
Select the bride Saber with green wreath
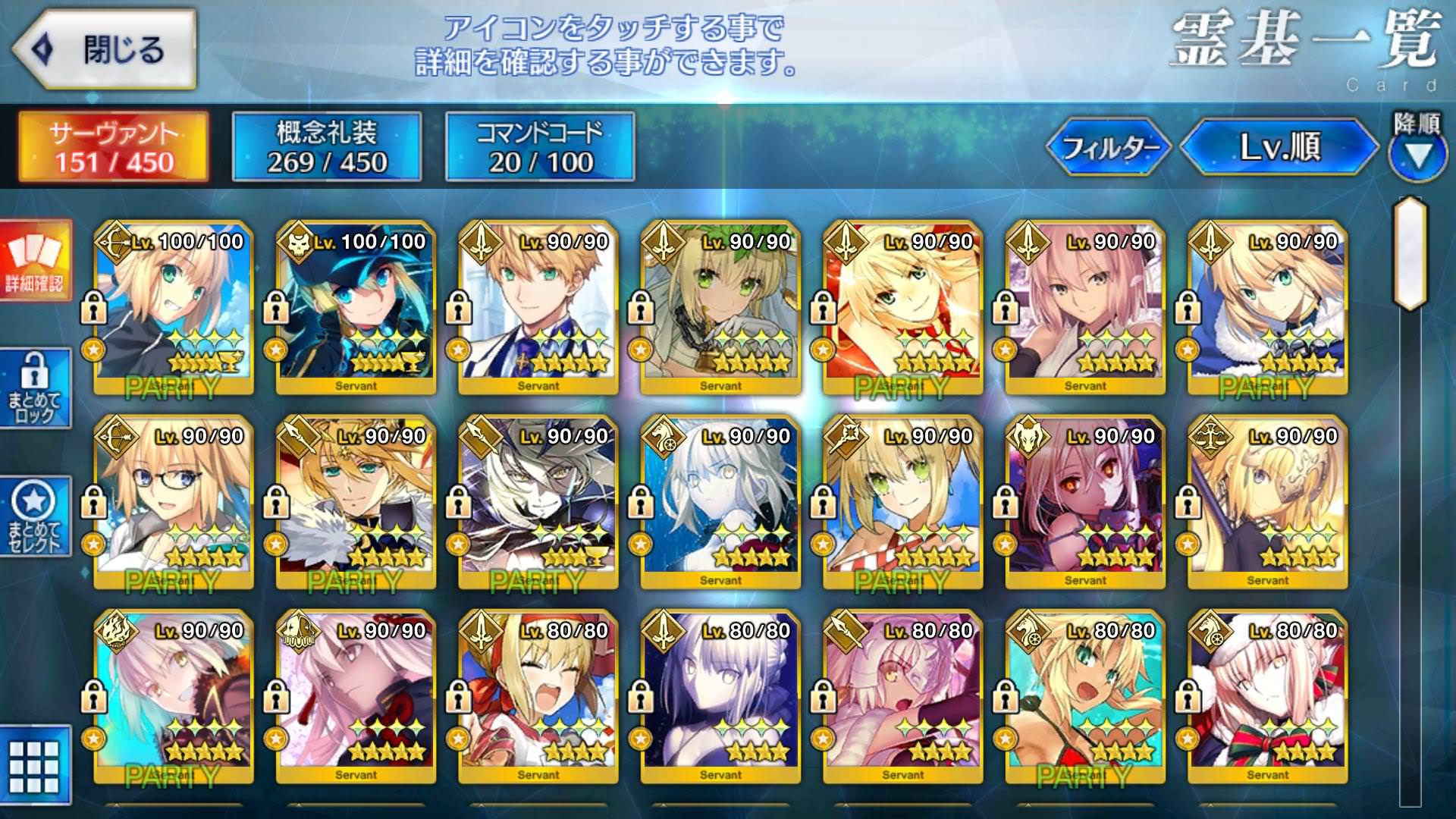coord(720,307)
